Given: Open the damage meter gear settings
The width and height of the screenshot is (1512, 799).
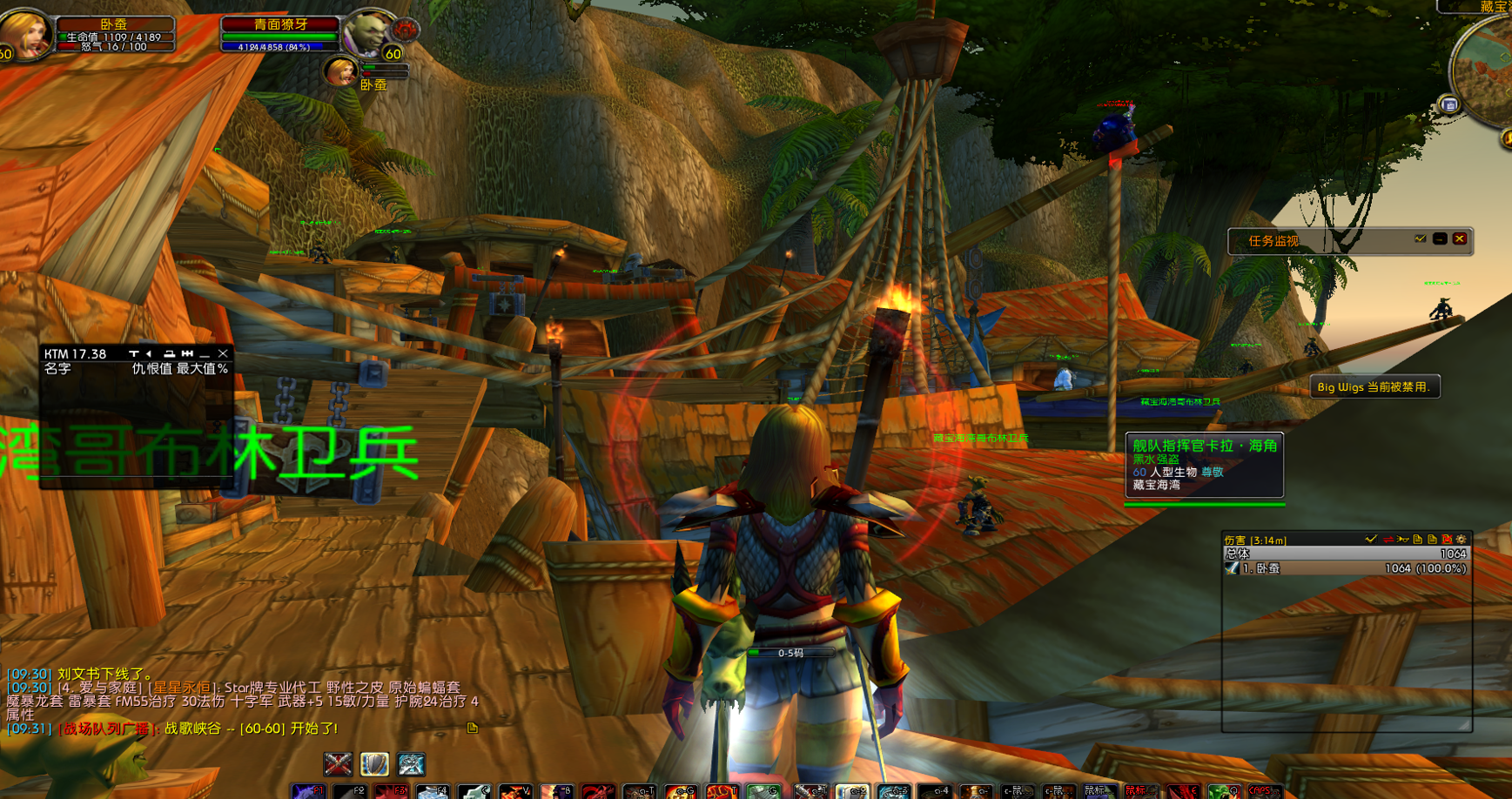Looking at the screenshot, I should coord(1462,540).
